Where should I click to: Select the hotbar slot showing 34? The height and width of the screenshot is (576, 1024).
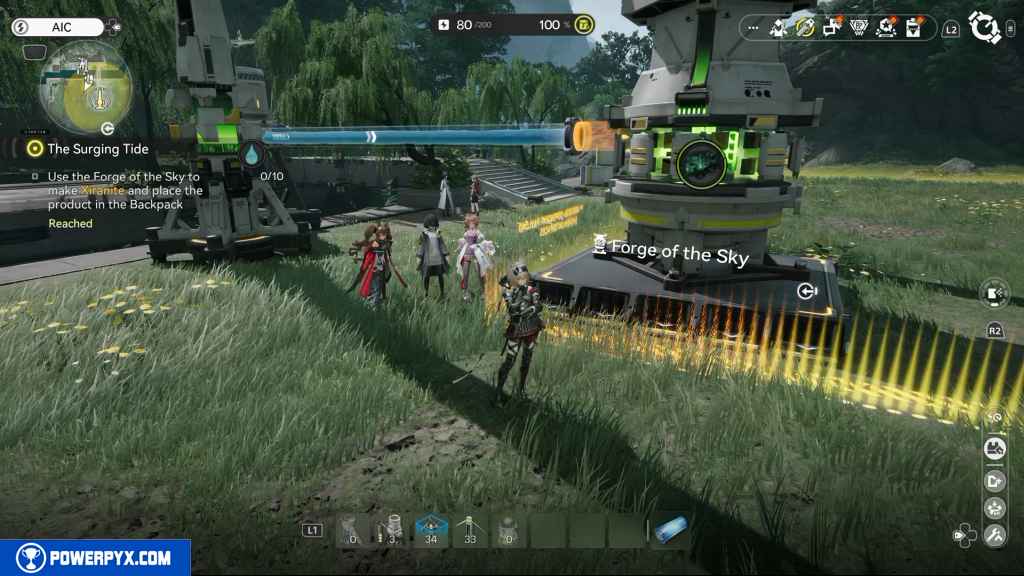coord(431,530)
